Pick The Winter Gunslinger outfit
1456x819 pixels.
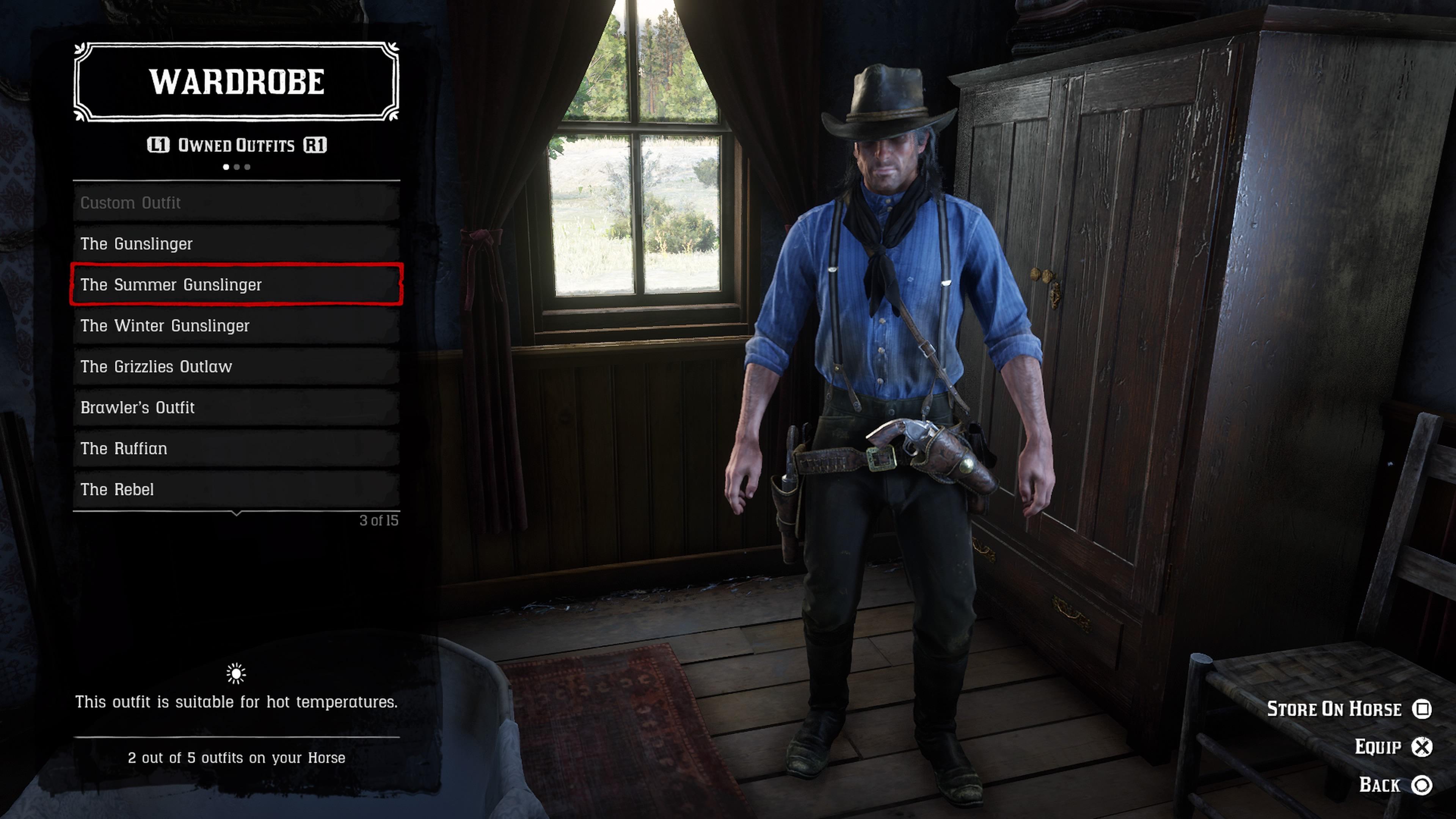(x=236, y=326)
